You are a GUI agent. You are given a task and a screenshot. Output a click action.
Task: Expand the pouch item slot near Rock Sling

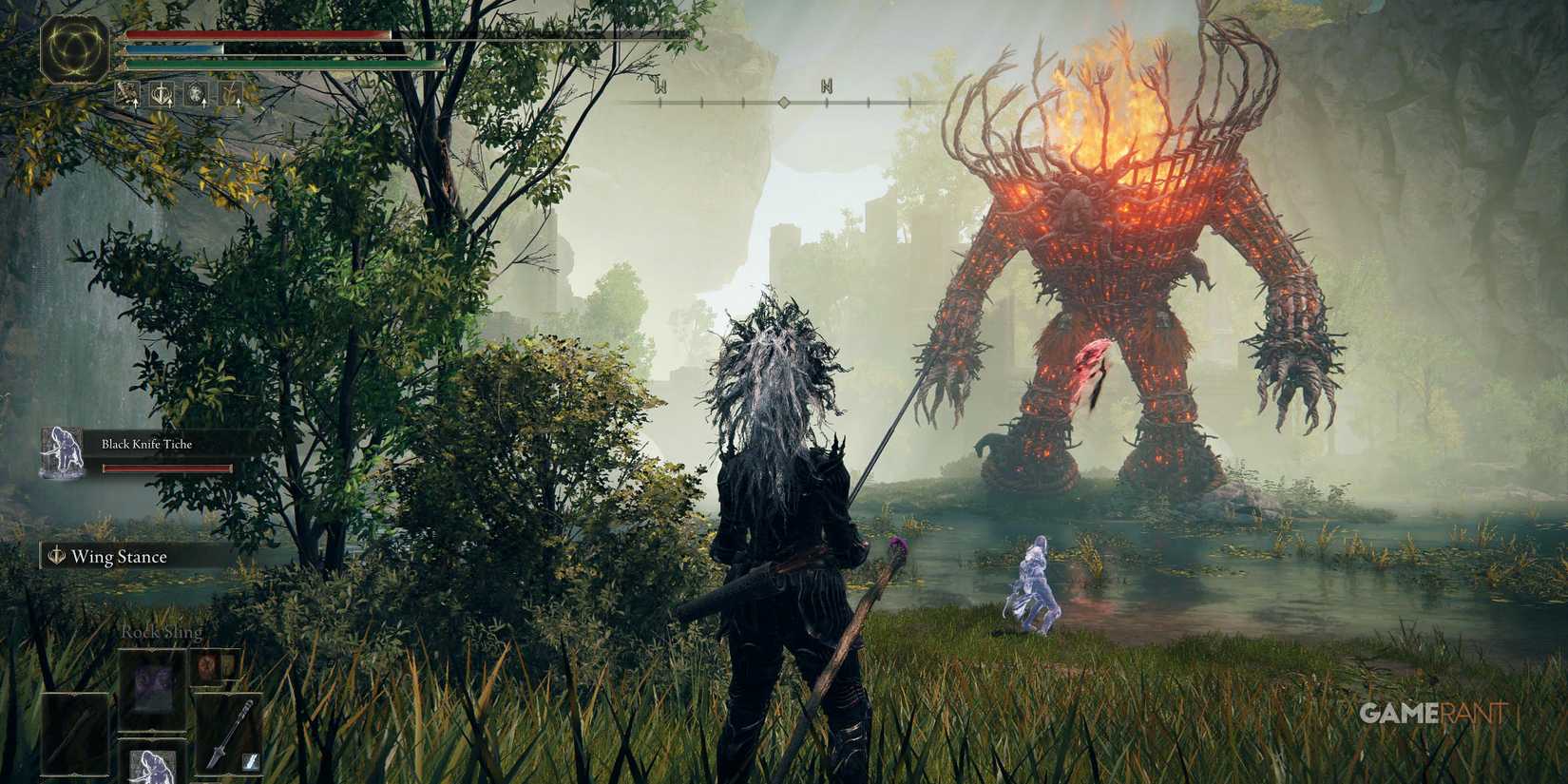coord(209,668)
